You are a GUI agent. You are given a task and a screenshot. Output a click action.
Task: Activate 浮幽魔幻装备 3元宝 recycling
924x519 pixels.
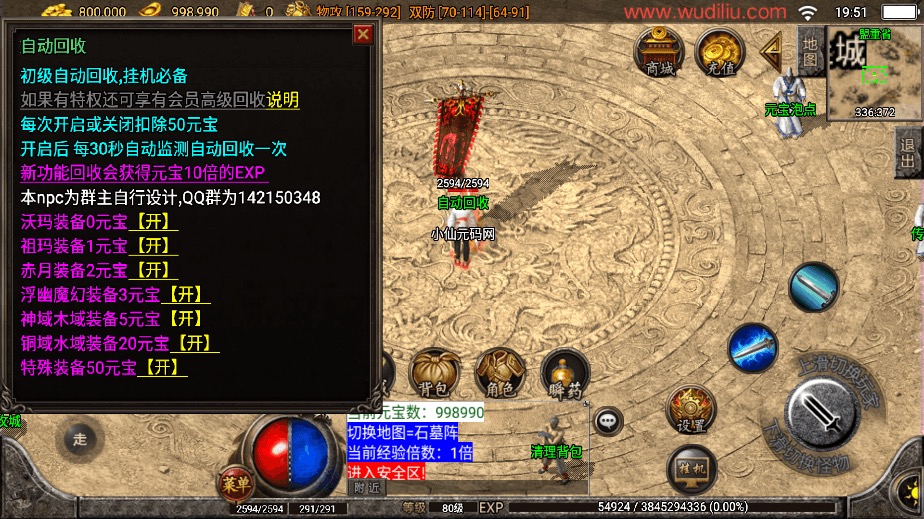(187, 294)
